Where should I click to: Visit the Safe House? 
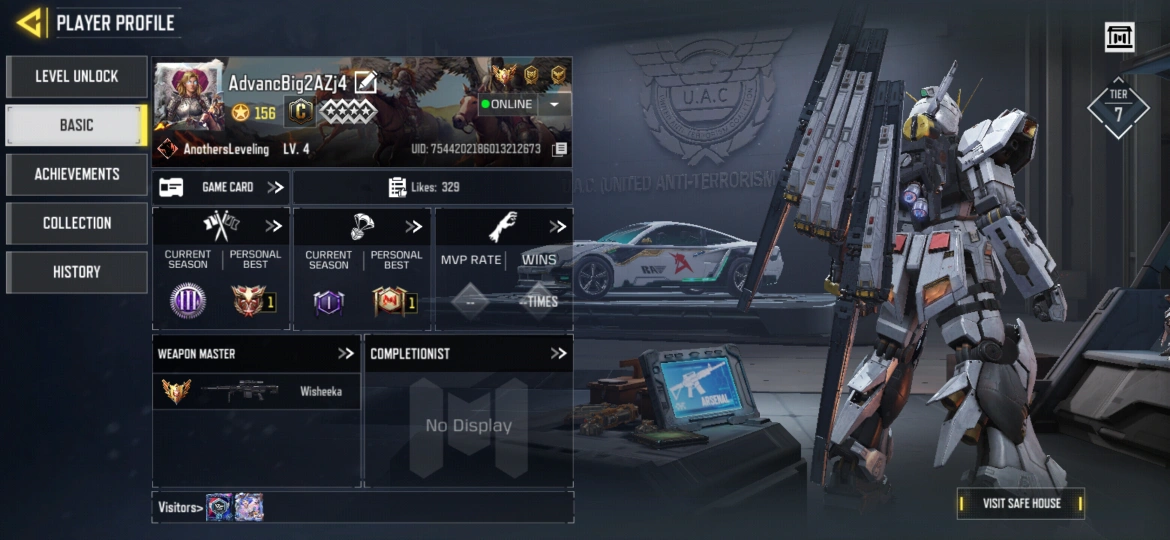point(1021,503)
